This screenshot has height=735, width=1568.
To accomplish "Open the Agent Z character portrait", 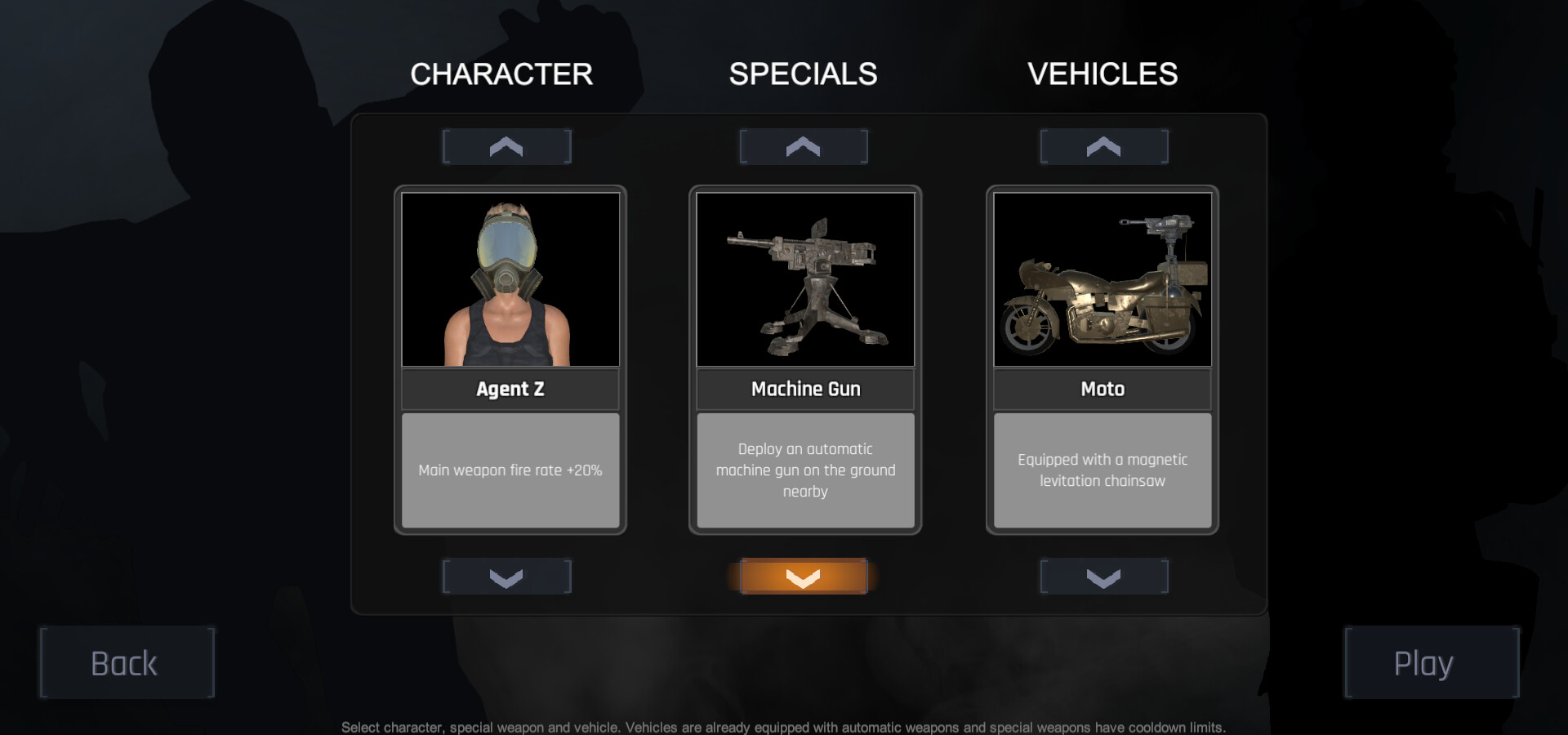I will (x=510, y=278).
